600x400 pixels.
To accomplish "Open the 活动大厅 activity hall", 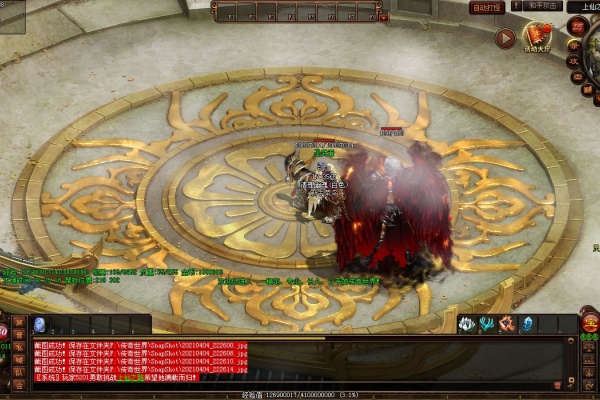I will pos(538,37).
